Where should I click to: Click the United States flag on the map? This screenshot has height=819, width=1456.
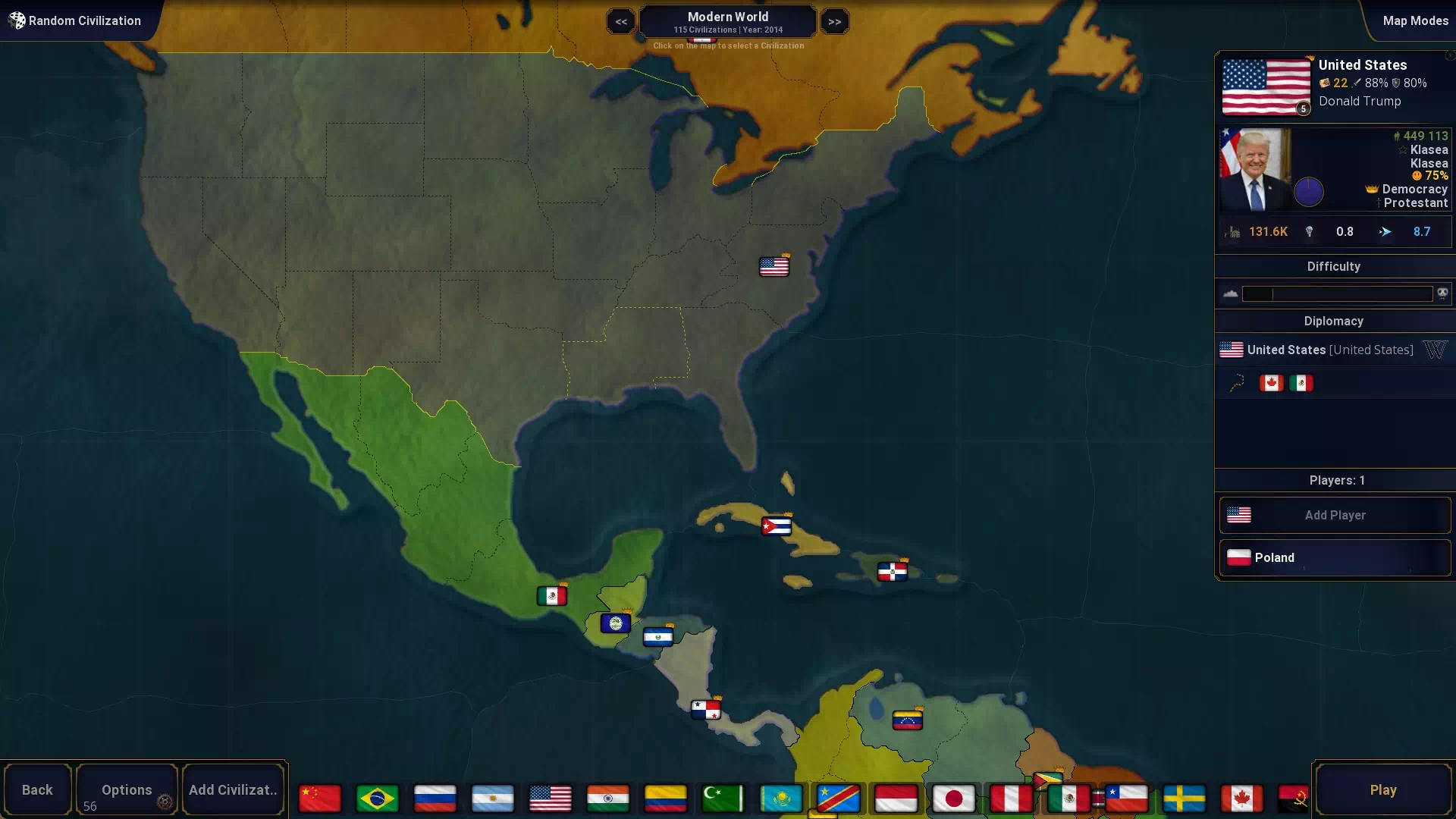[773, 266]
